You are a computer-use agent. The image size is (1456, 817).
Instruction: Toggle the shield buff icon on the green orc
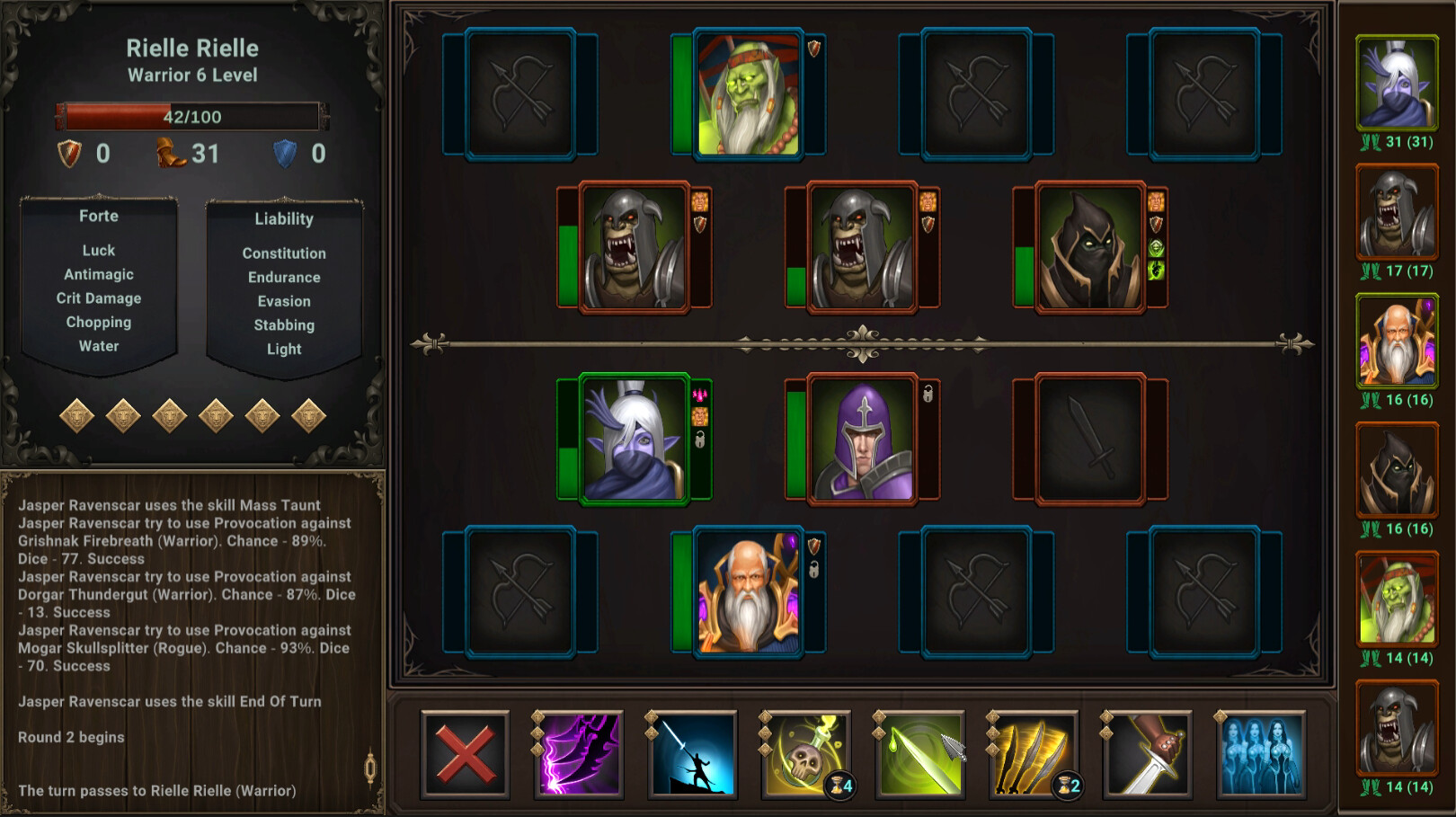point(814,49)
